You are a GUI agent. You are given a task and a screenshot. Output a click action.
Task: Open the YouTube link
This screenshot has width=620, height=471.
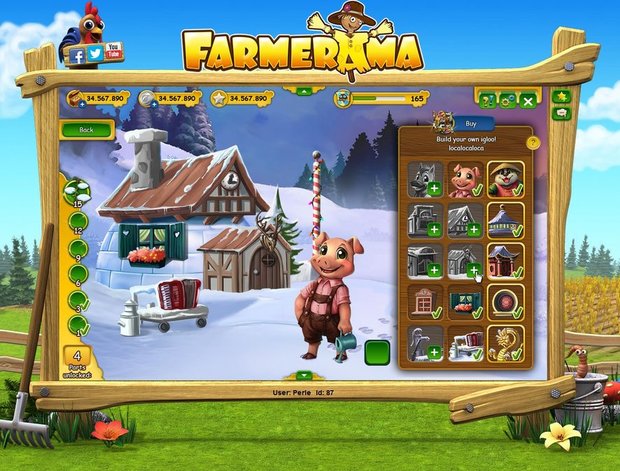(x=114, y=50)
